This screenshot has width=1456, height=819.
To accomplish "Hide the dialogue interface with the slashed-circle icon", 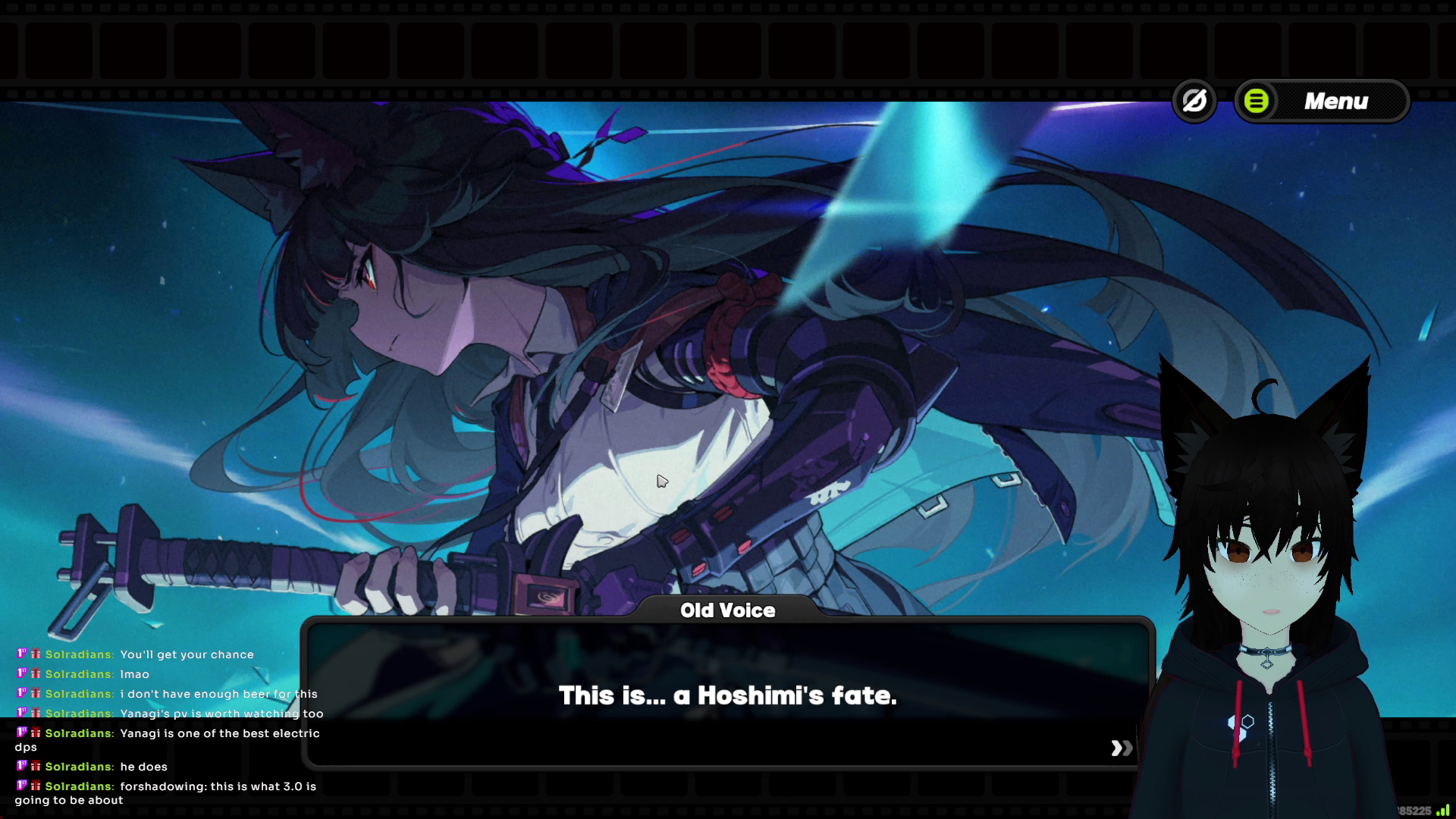I will coord(1194,101).
